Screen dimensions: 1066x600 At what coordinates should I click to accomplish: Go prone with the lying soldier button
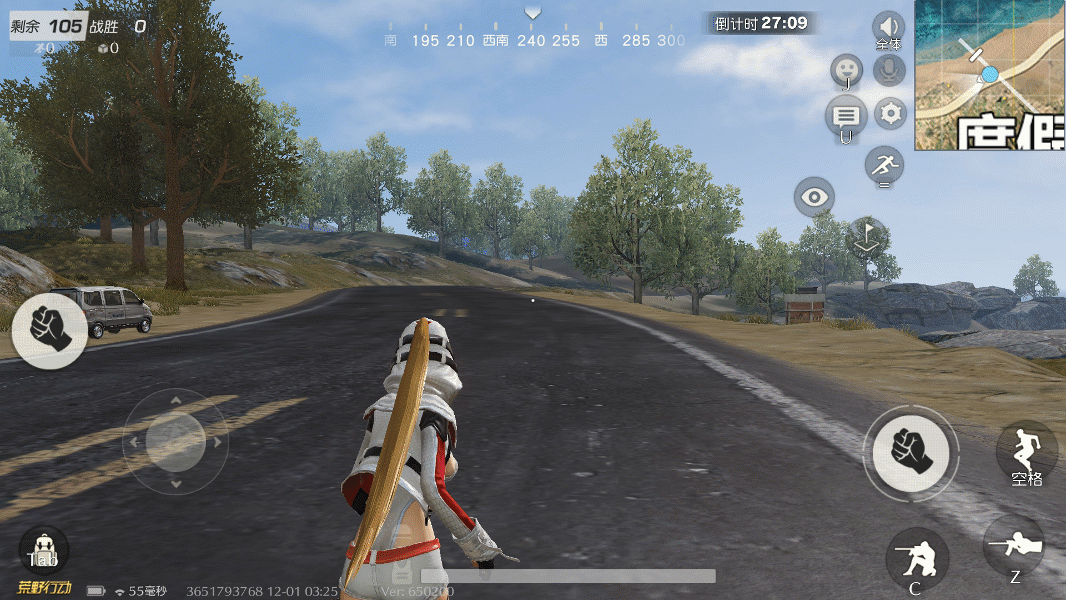pos(1013,546)
